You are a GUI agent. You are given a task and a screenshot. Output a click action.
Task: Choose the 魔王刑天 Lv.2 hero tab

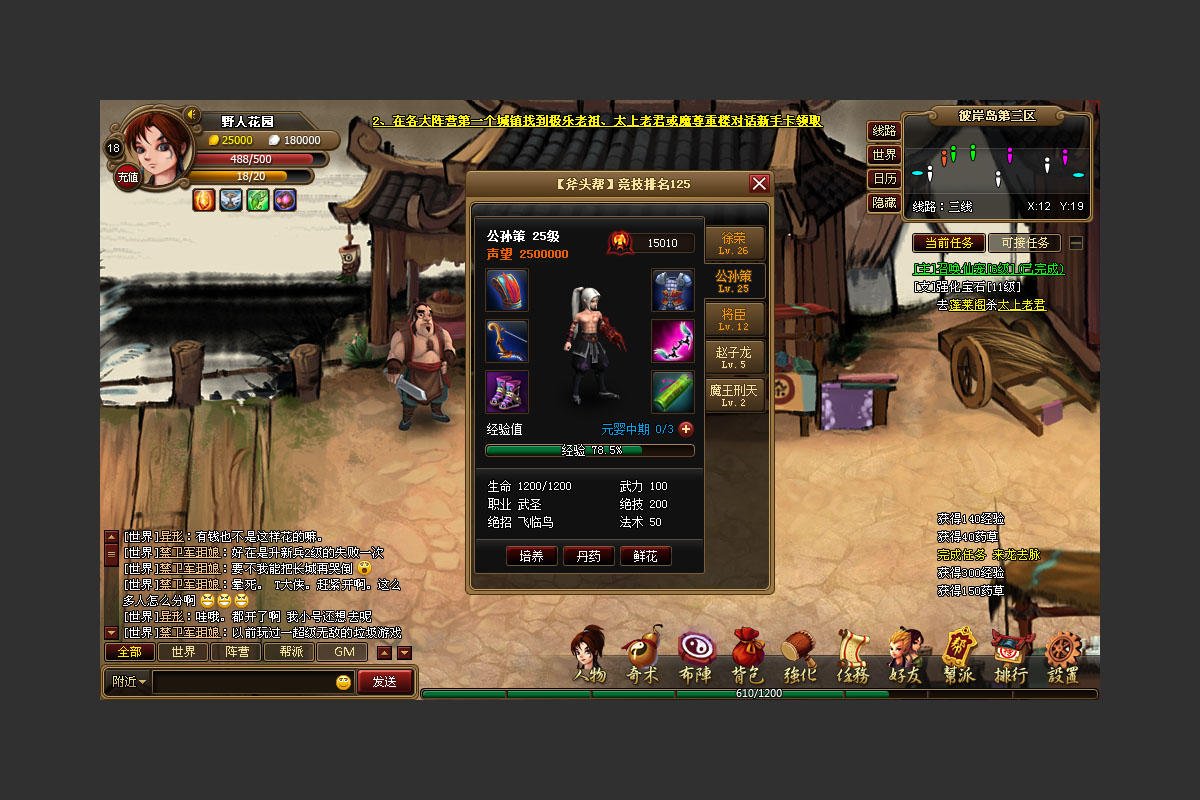(x=734, y=394)
